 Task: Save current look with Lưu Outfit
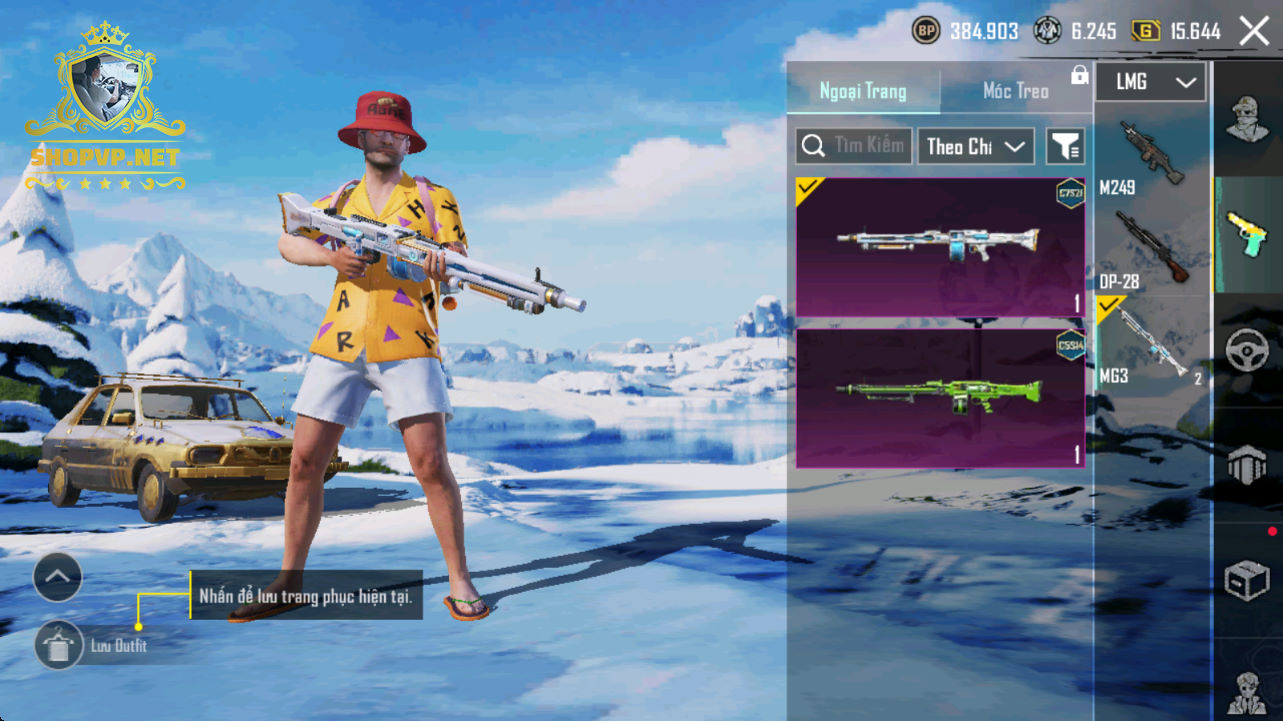coord(59,645)
